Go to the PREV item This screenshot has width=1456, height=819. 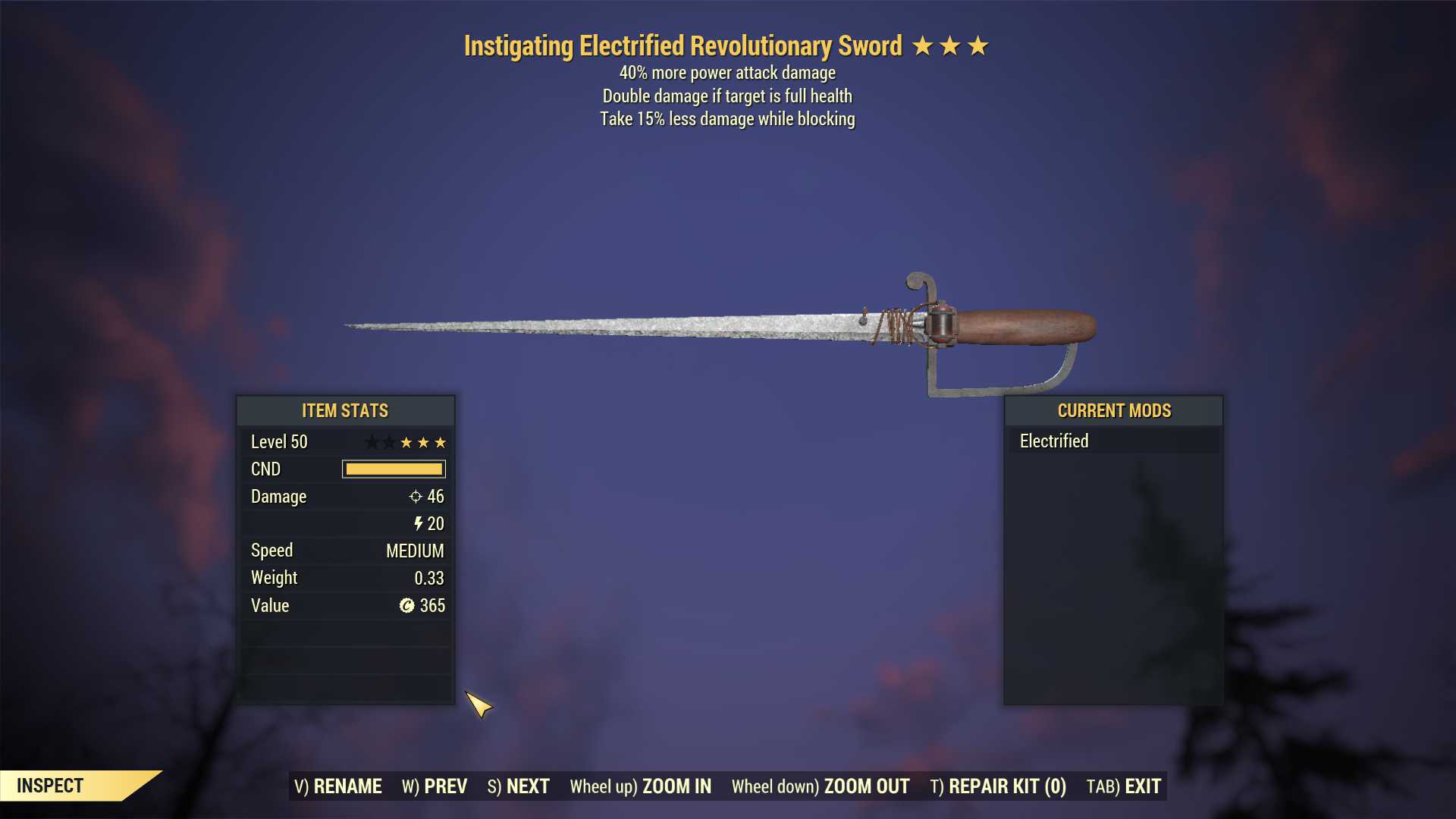click(x=434, y=786)
